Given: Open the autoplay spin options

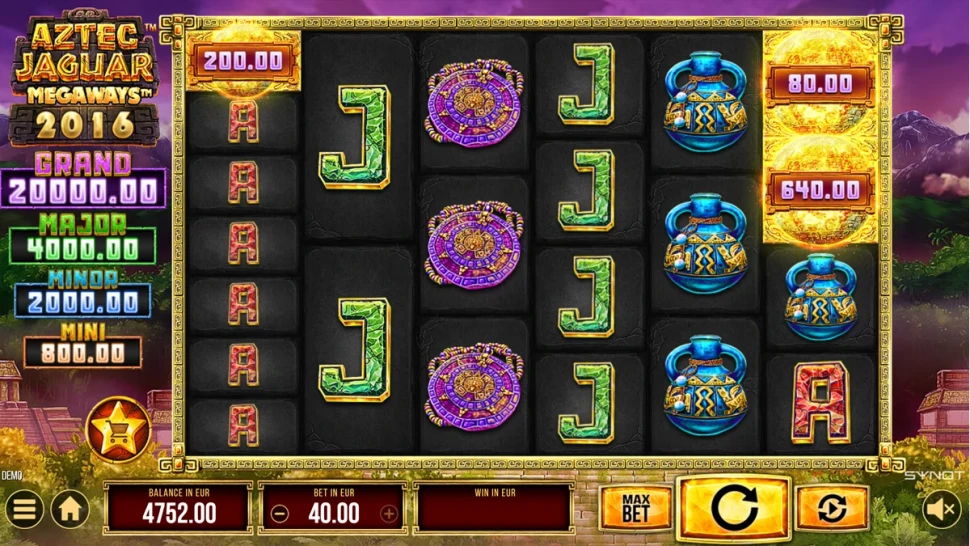Looking at the screenshot, I should pos(832,509).
